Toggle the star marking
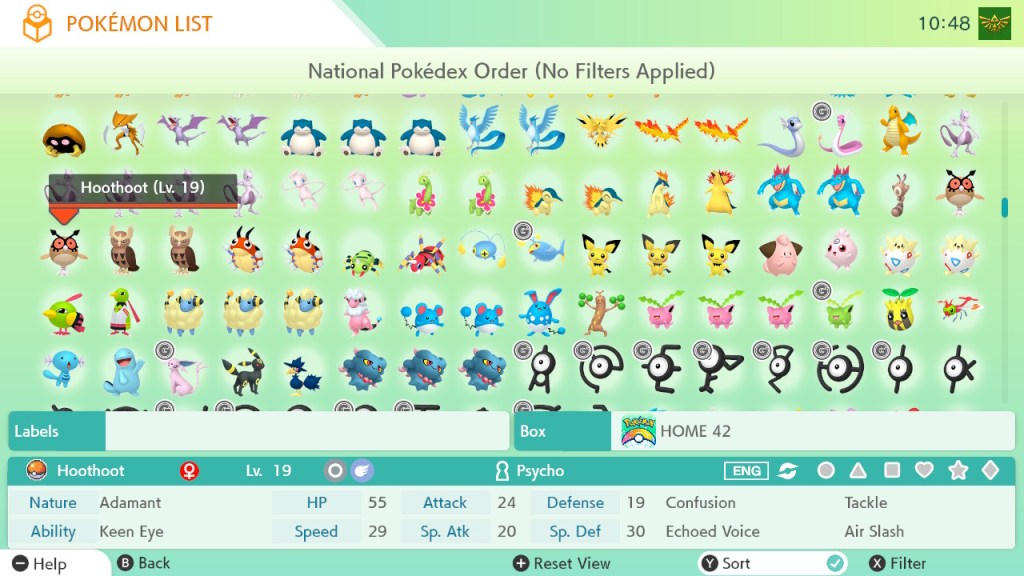1024x576 pixels. click(957, 470)
